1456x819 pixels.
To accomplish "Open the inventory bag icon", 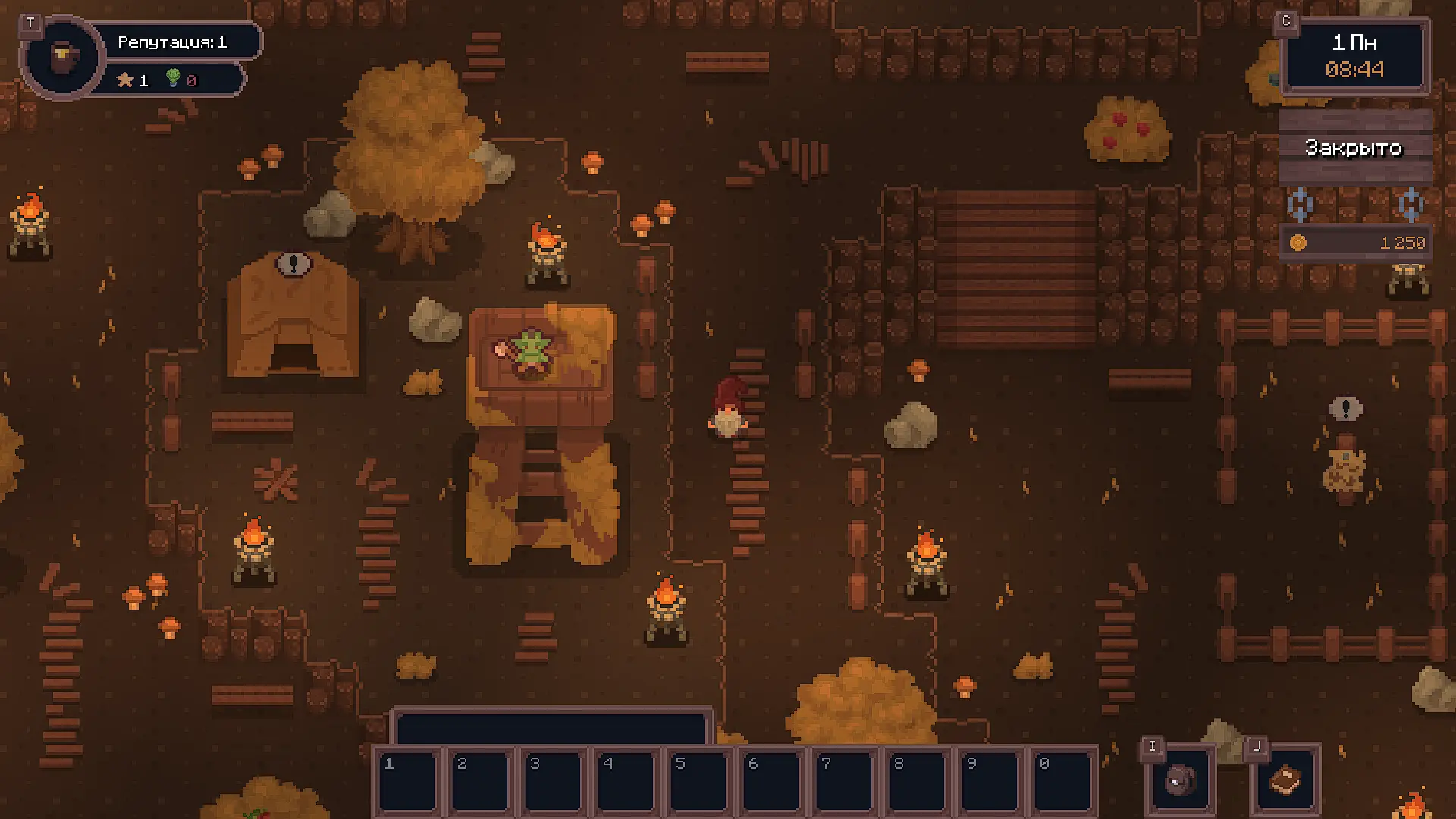I will click(1179, 780).
